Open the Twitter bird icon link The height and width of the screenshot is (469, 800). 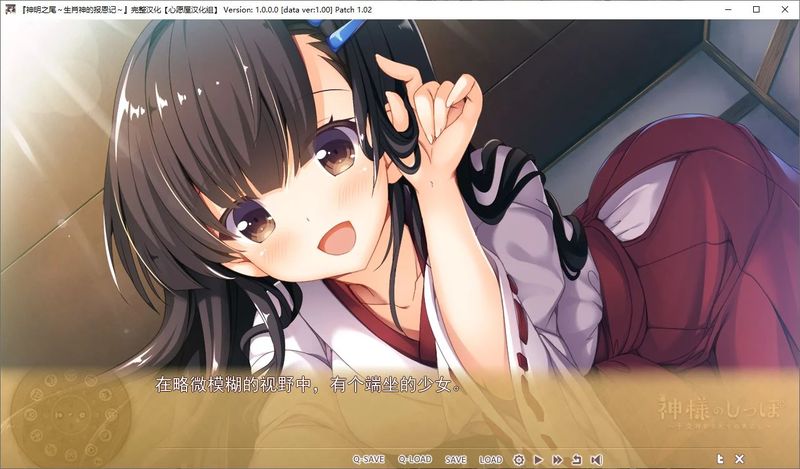(x=719, y=458)
